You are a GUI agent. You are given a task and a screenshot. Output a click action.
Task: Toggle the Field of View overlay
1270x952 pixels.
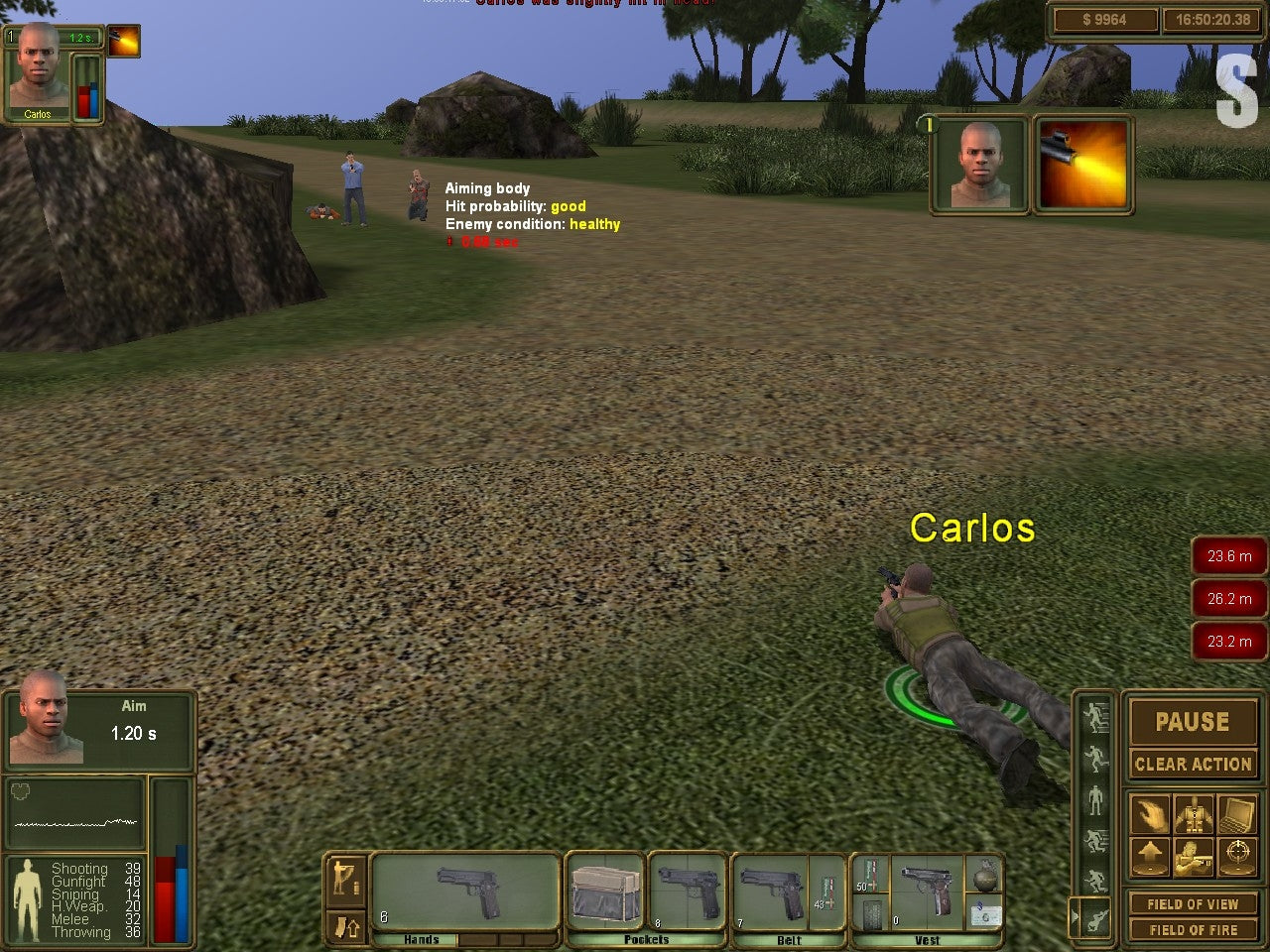click(1195, 903)
